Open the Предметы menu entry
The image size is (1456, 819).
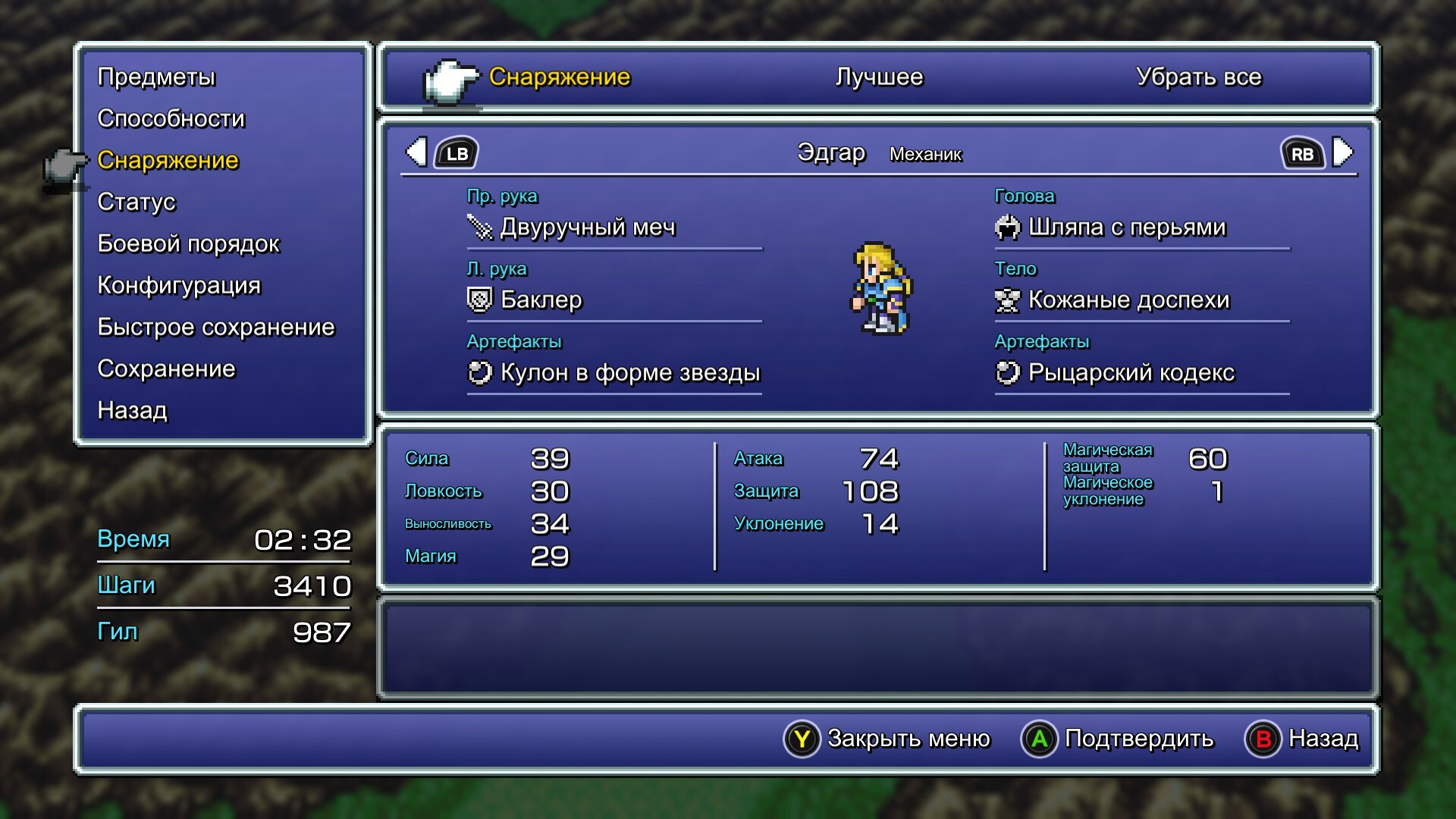pyautogui.click(x=156, y=77)
